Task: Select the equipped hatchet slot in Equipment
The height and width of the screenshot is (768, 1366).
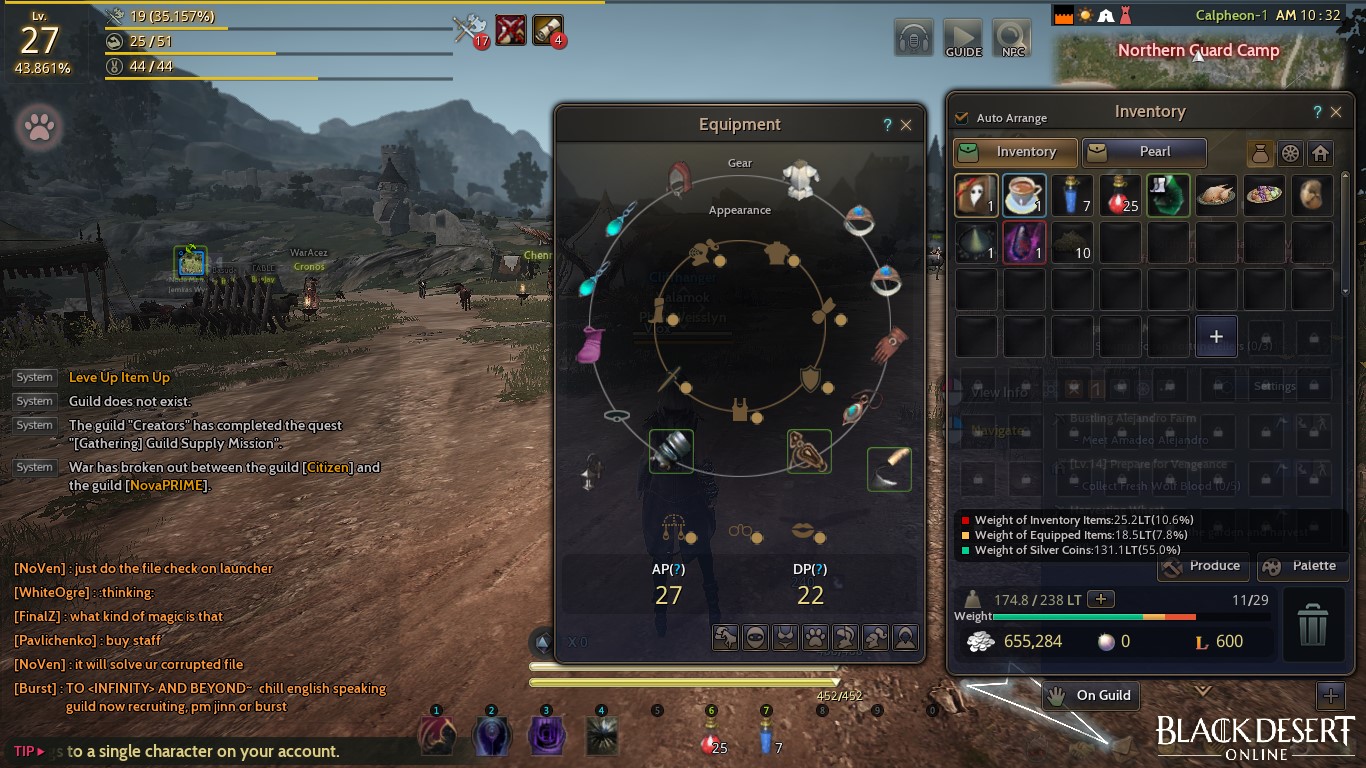Action: [x=888, y=470]
